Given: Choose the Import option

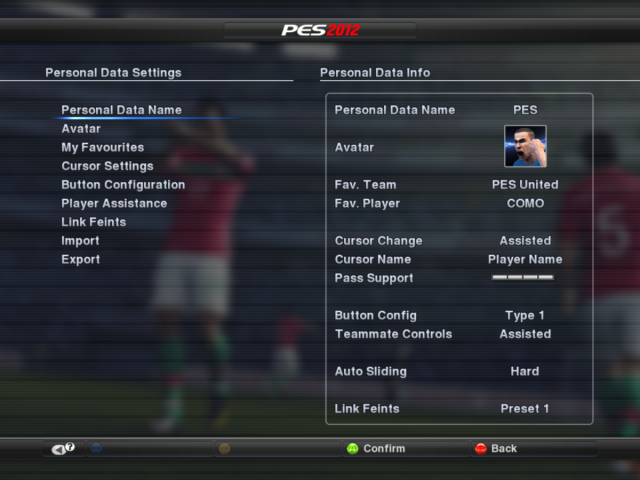Looking at the screenshot, I should click(80, 241).
